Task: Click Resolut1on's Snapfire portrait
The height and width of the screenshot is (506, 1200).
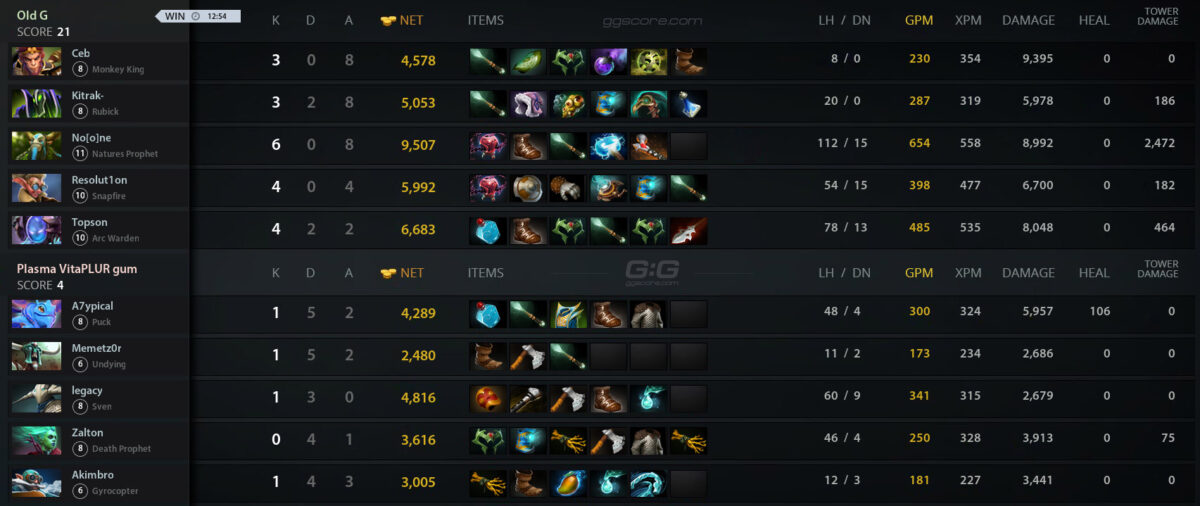Action: 36,188
